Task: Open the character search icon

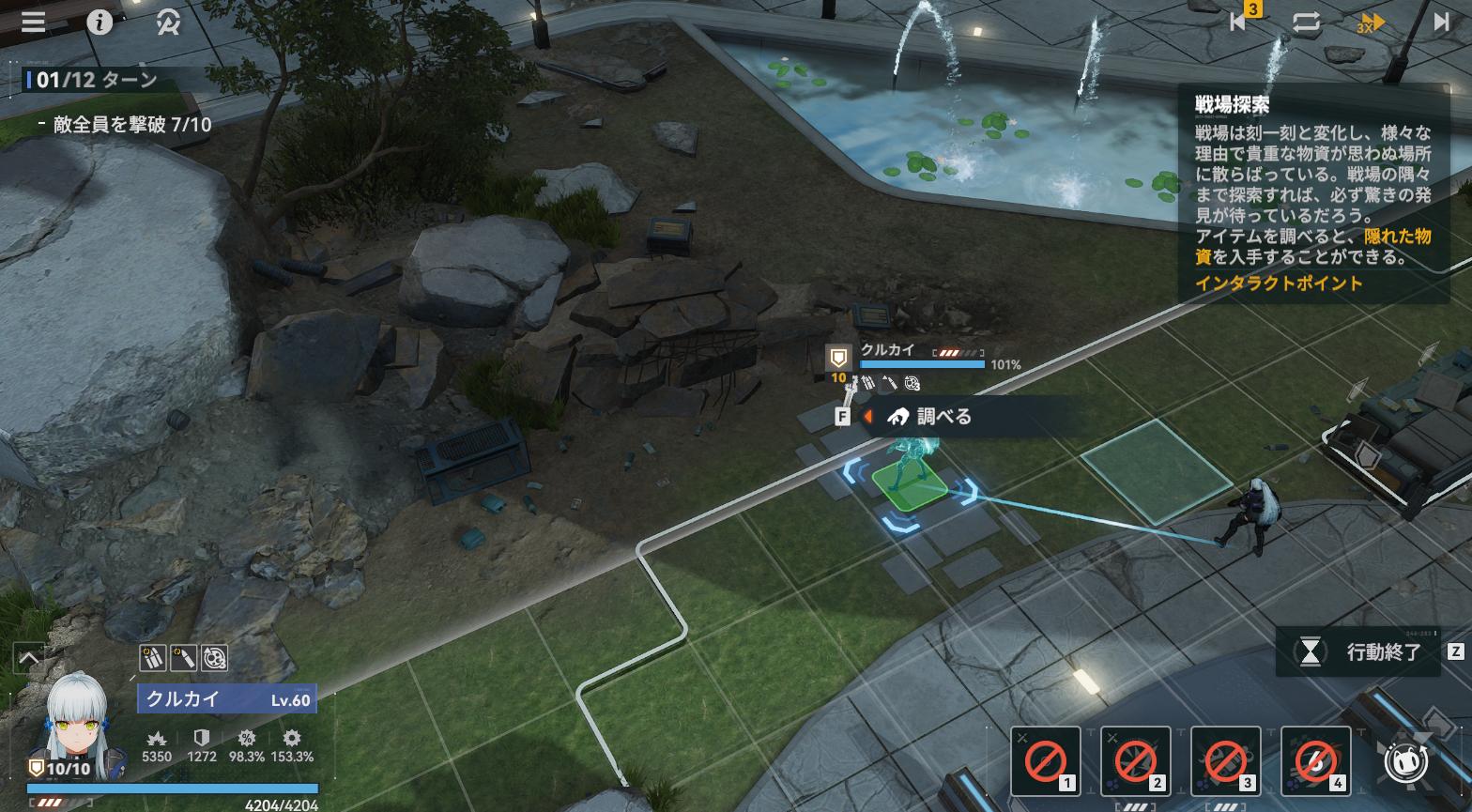Action: pyautogui.click(x=169, y=23)
